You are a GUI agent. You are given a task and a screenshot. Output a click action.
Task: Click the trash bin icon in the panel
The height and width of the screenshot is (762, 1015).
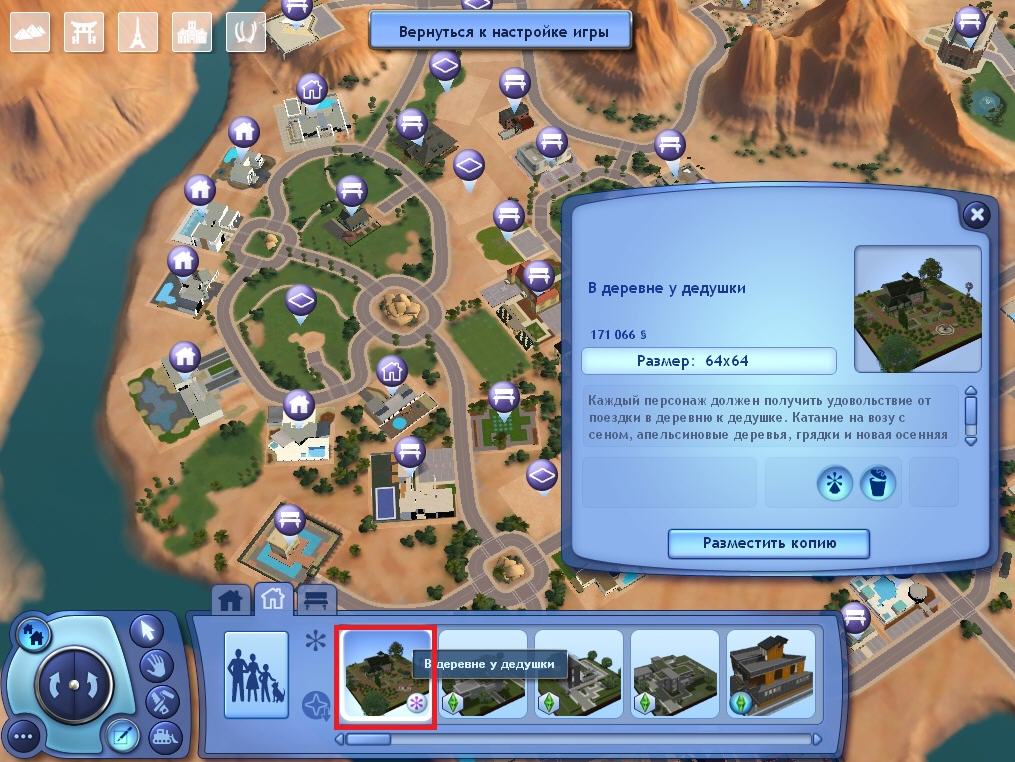[x=877, y=484]
